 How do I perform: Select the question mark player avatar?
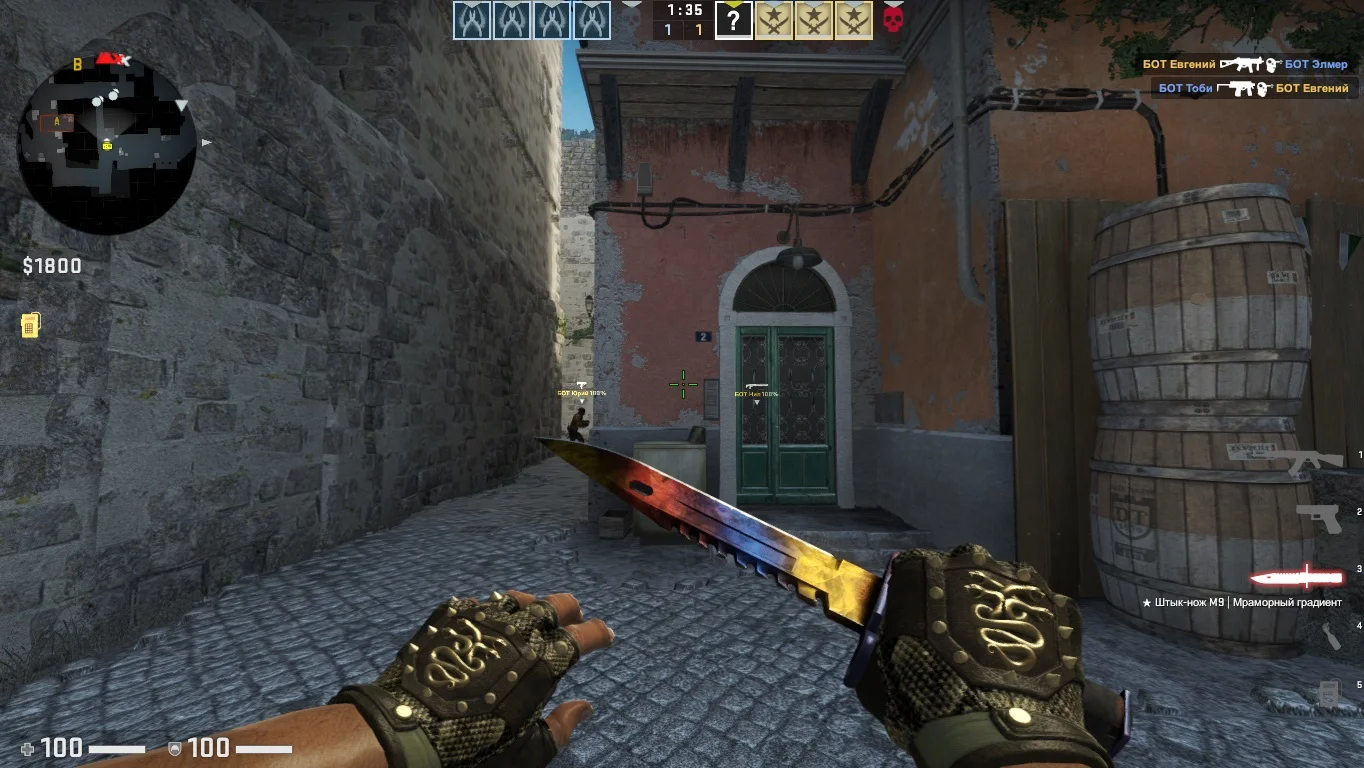point(733,20)
